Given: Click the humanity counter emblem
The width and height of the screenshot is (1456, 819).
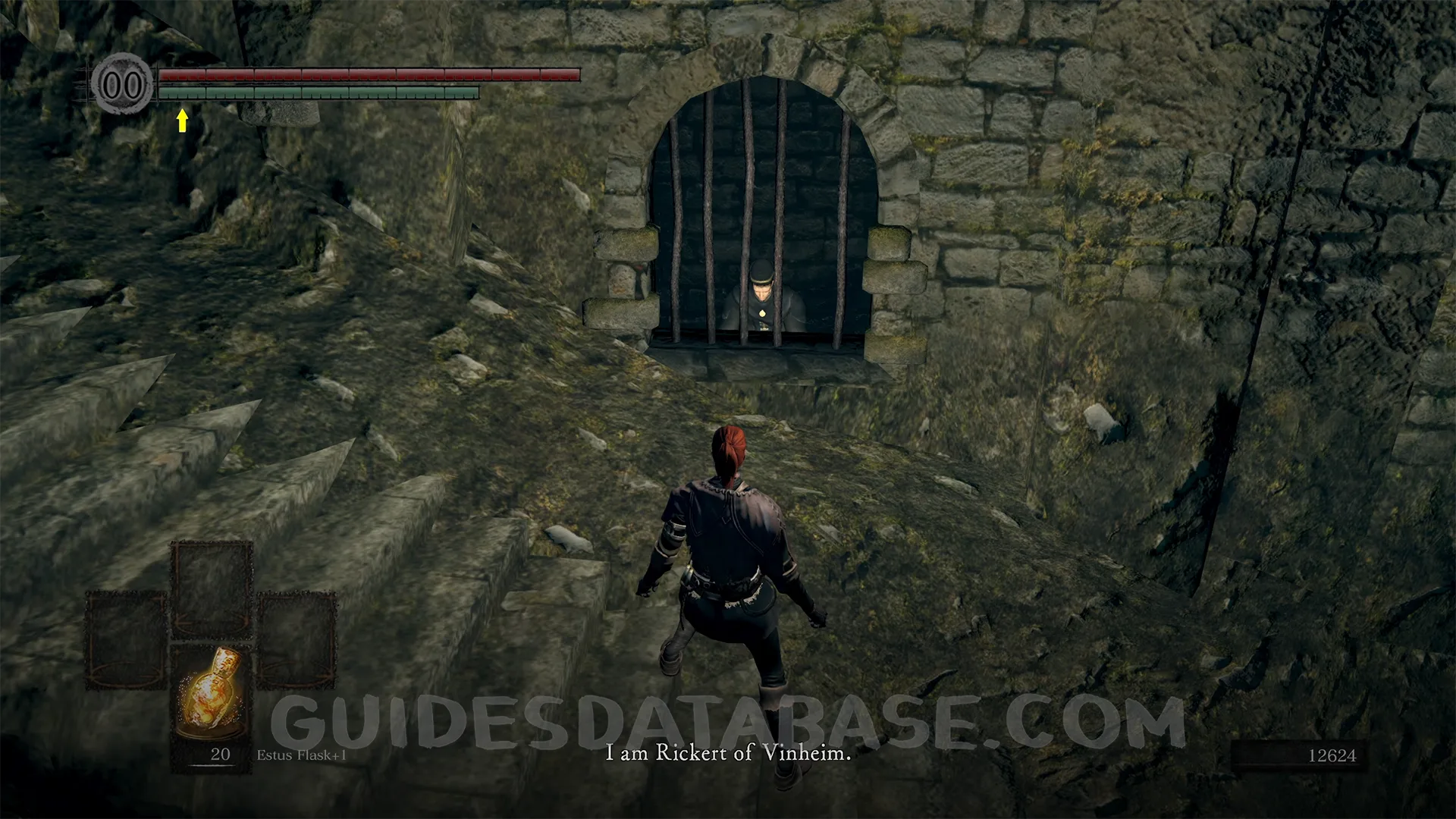Looking at the screenshot, I should 122,84.
